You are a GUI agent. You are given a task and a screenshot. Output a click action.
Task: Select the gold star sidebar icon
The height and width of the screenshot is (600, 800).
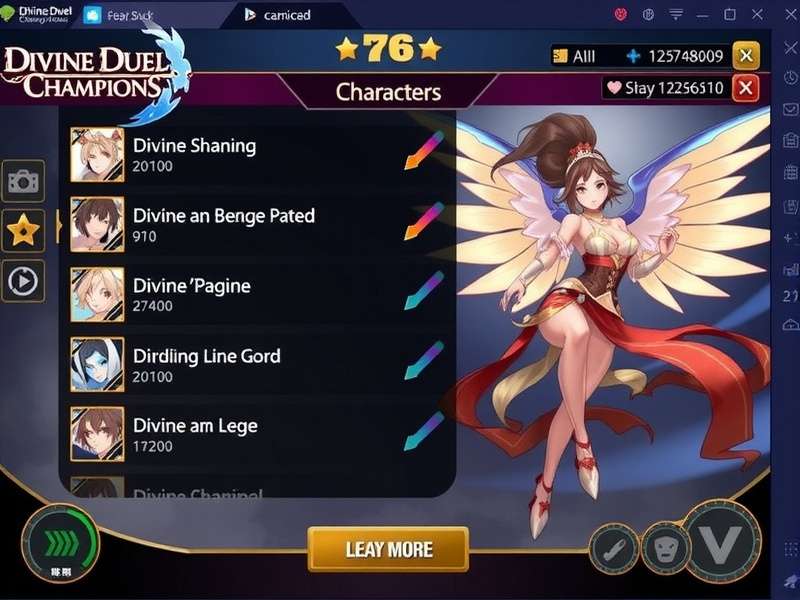click(23, 231)
